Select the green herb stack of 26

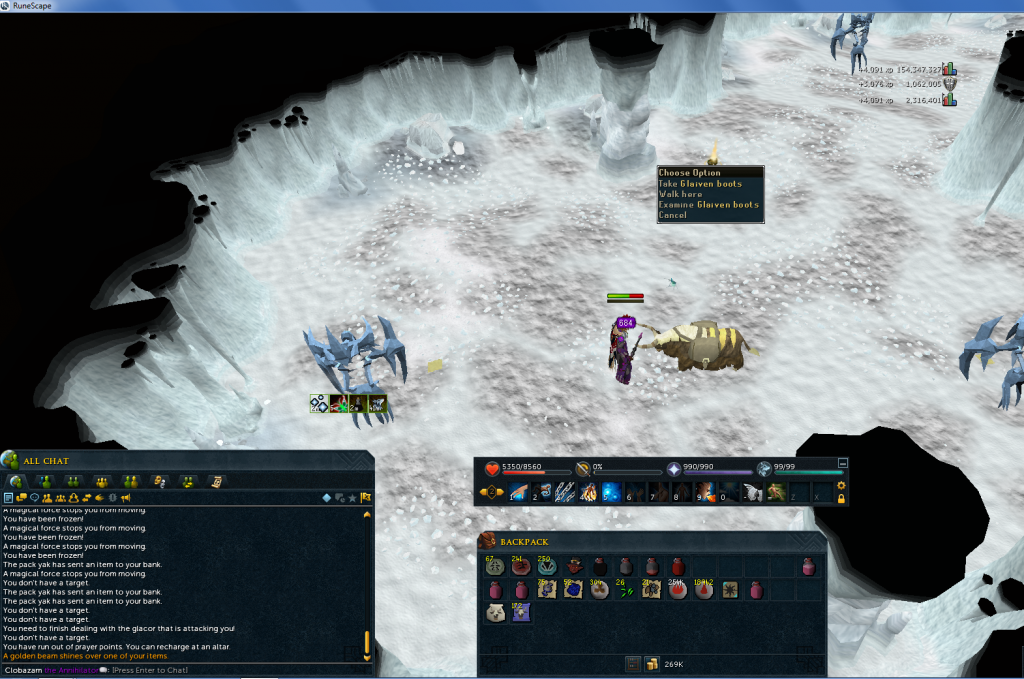pos(624,590)
